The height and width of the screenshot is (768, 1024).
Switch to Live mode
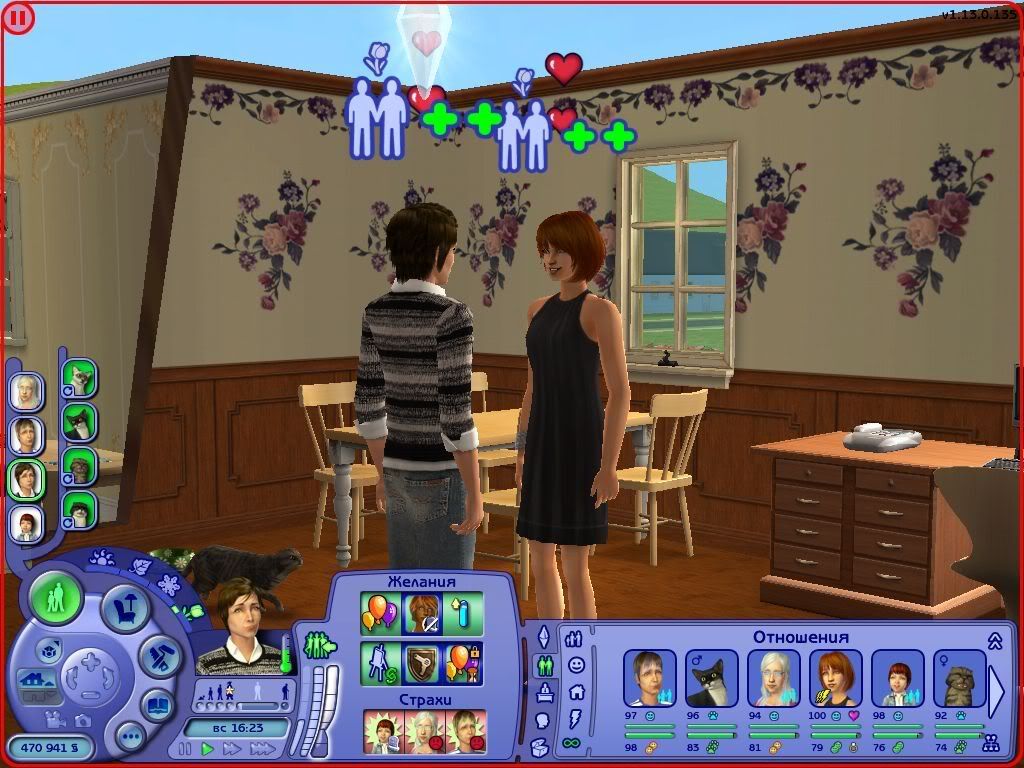tap(56, 599)
